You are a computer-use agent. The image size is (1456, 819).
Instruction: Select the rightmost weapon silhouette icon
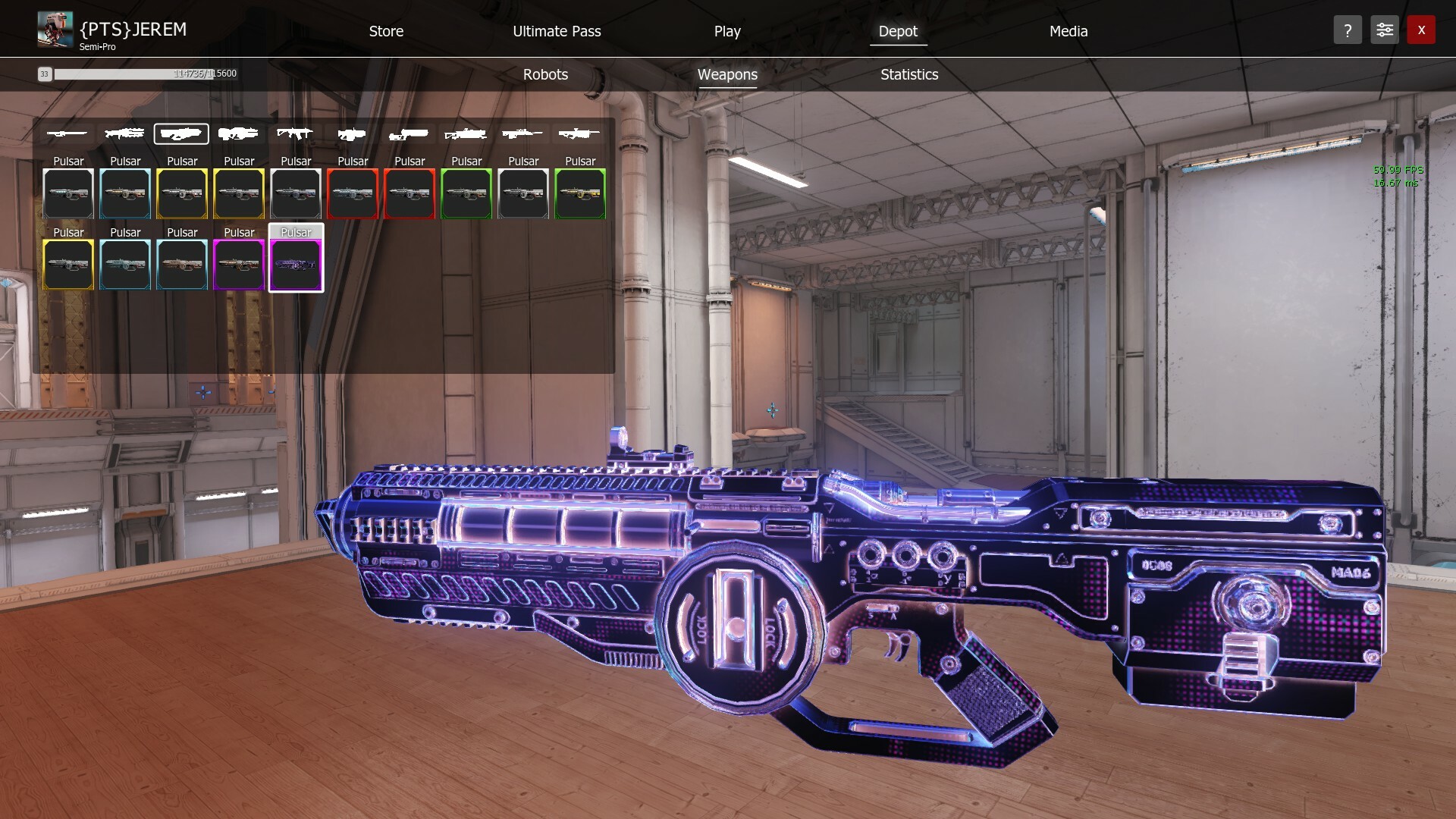579,133
